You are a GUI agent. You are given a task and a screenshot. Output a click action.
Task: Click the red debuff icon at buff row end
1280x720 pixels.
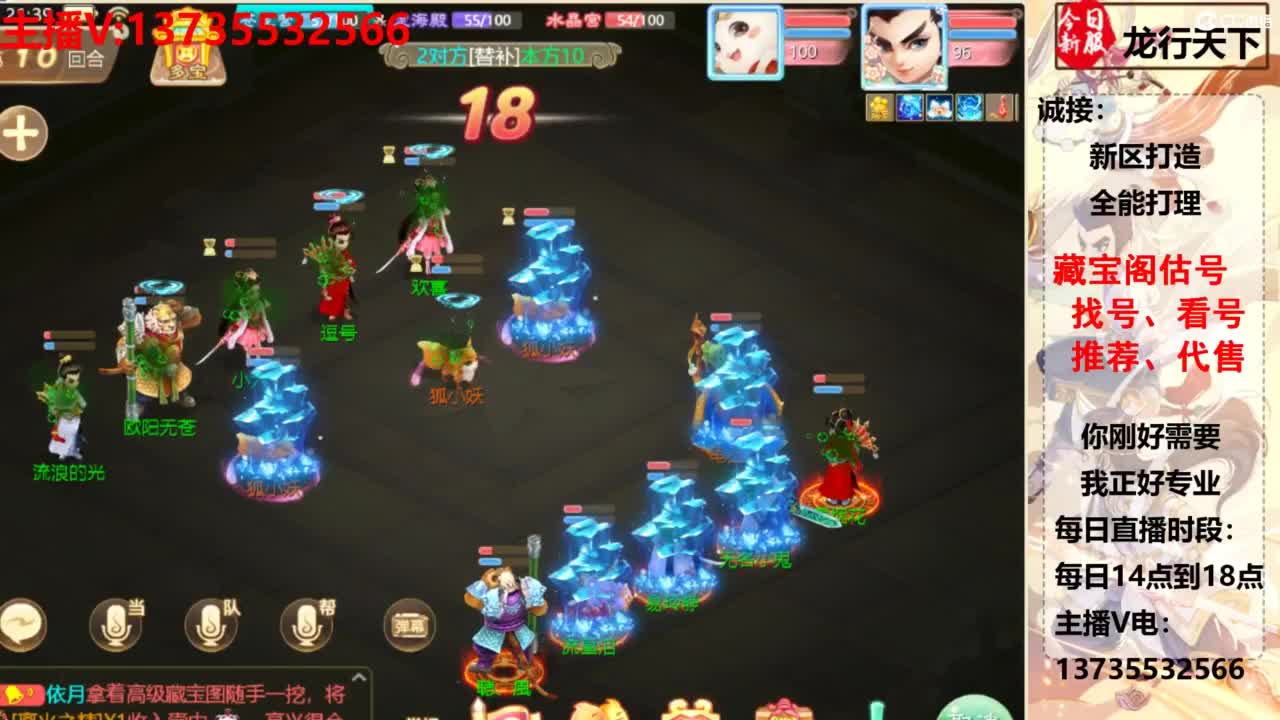pyautogui.click(x=999, y=107)
